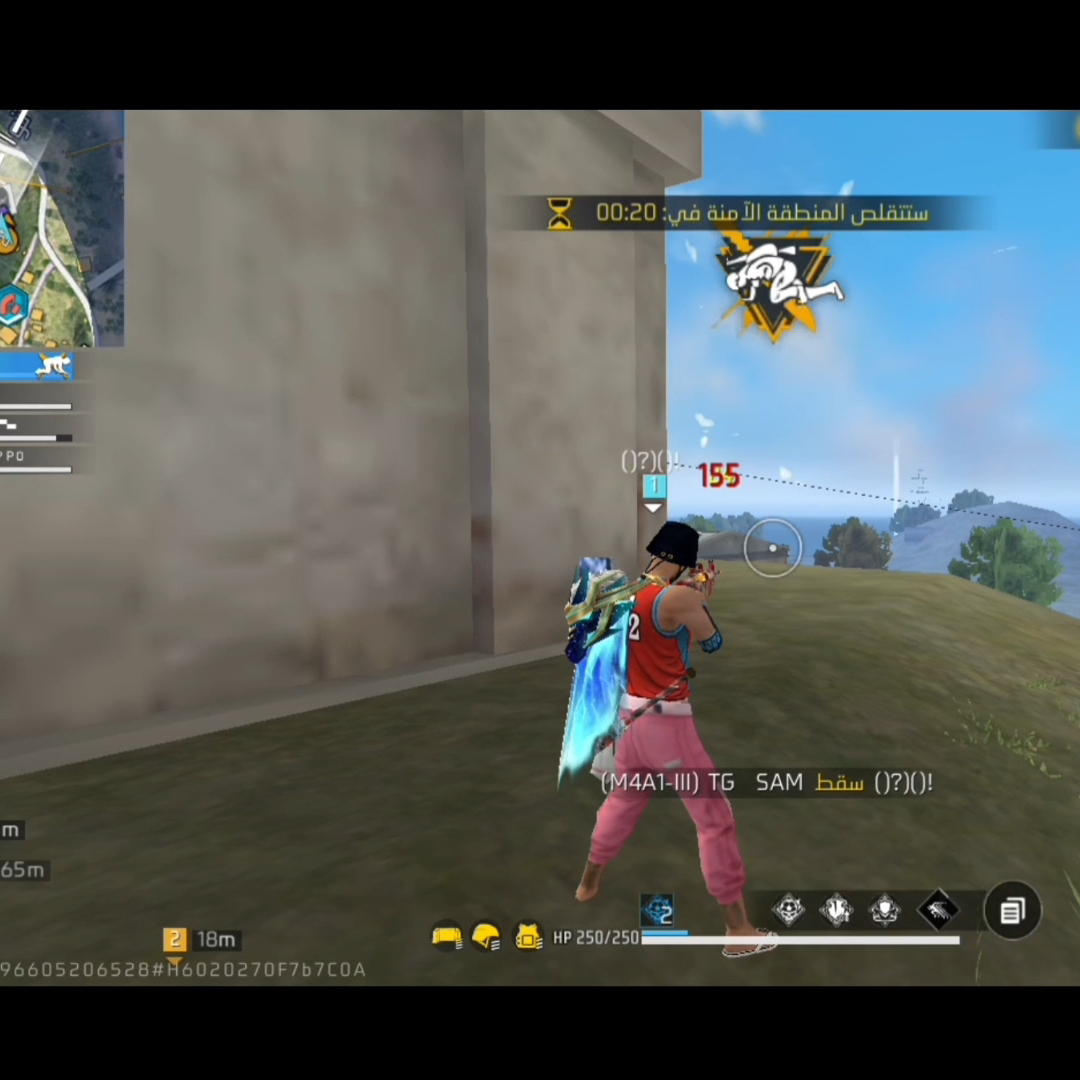Click the teammate knocked-down status banner
The width and height of the screenshot is (1080, 1080).
click(x=36, y=365)
